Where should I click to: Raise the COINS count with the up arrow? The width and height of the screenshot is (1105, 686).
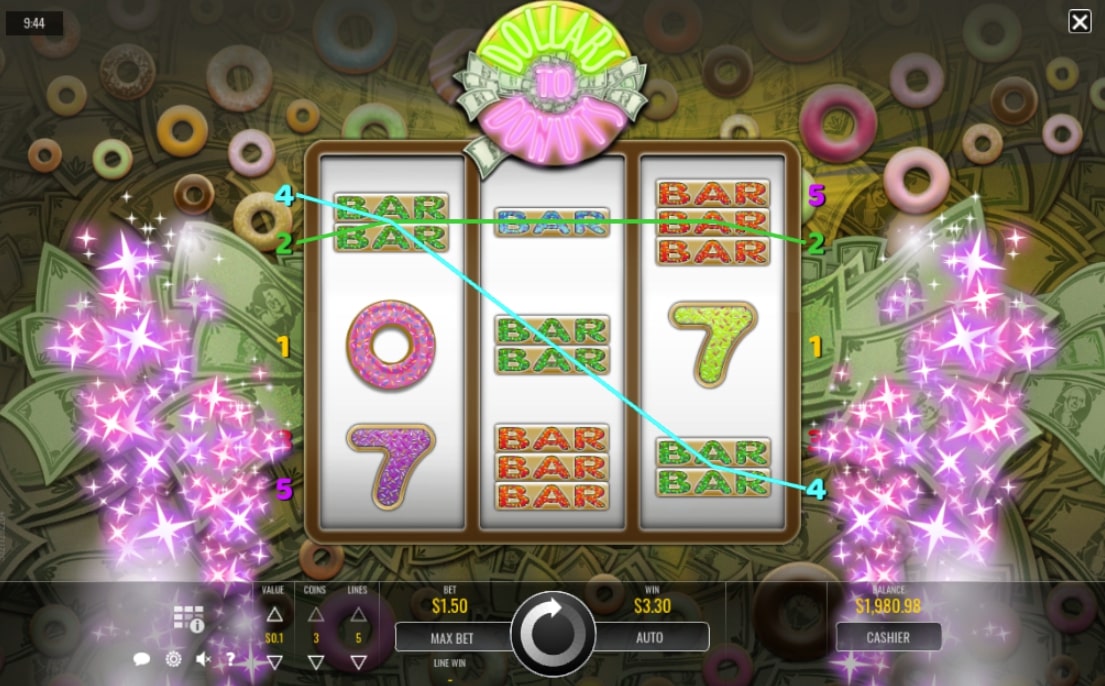316,614
